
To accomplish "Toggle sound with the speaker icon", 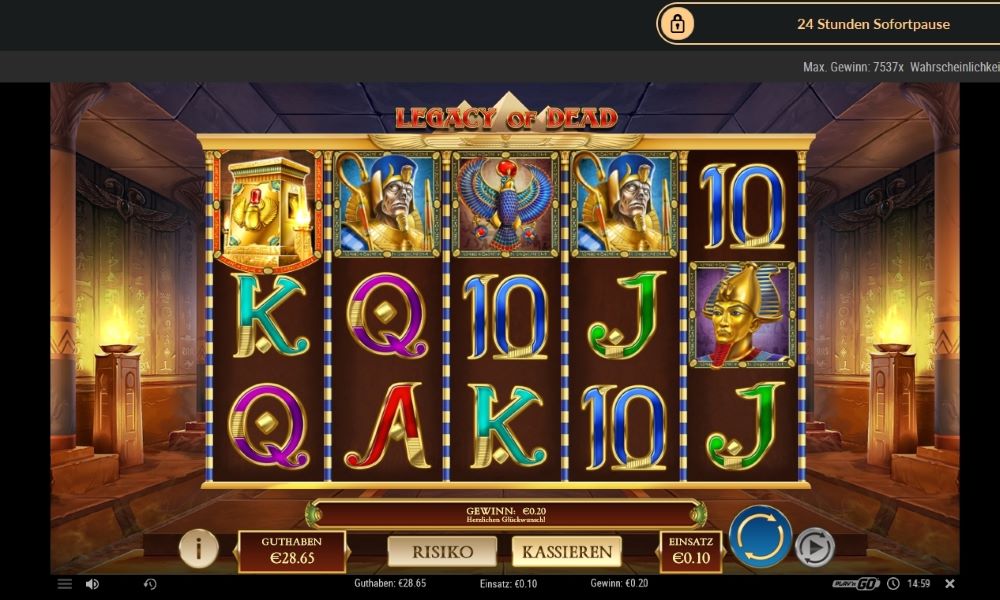I will [92, 584].
